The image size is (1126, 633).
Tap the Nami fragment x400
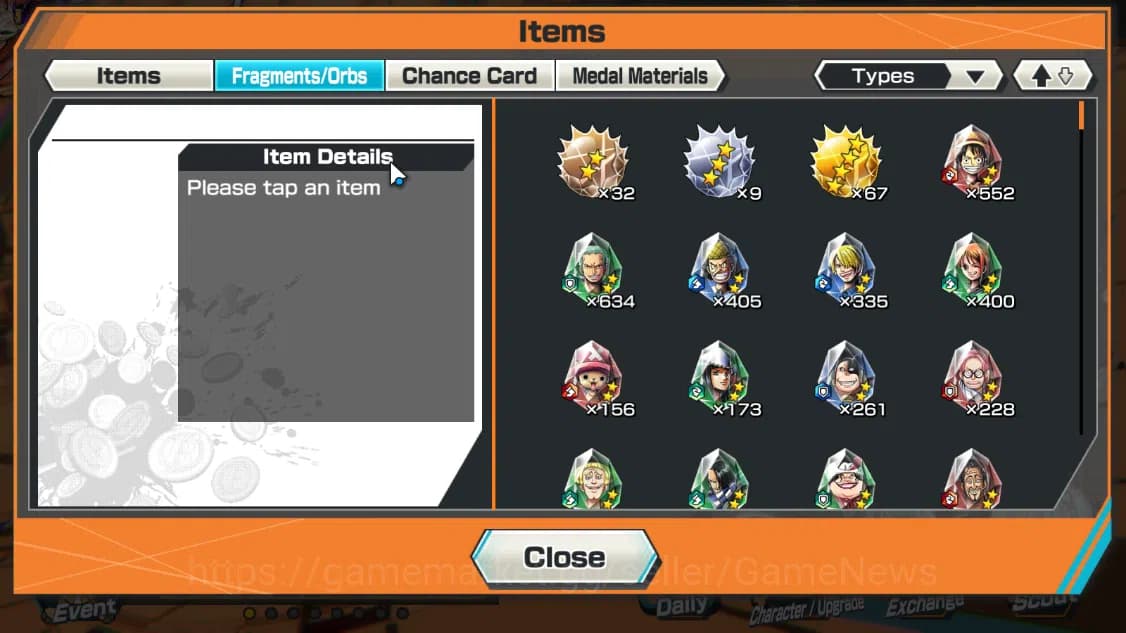[972, 270]
